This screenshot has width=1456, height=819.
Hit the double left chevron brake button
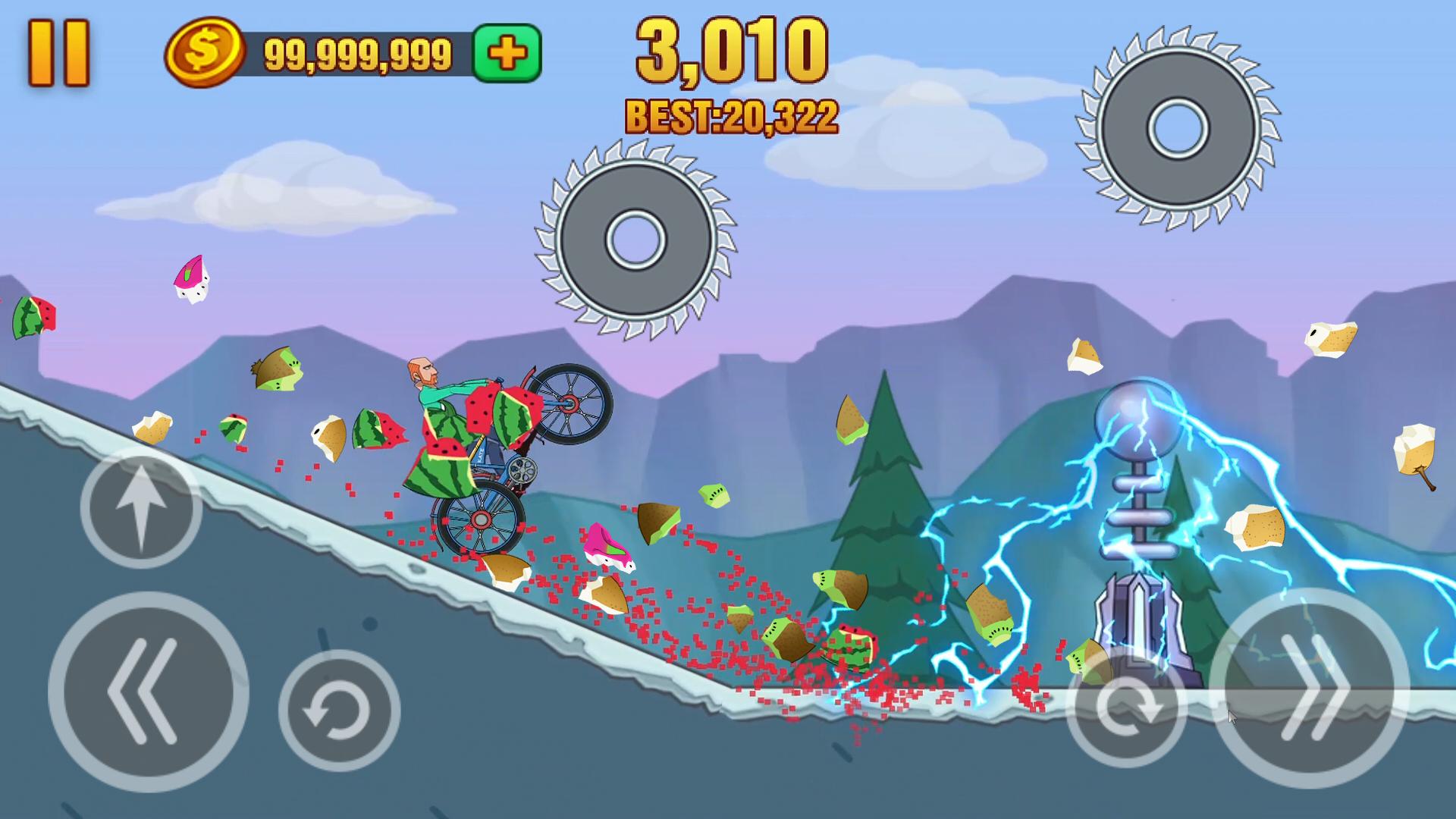click(x=148, y=692)
